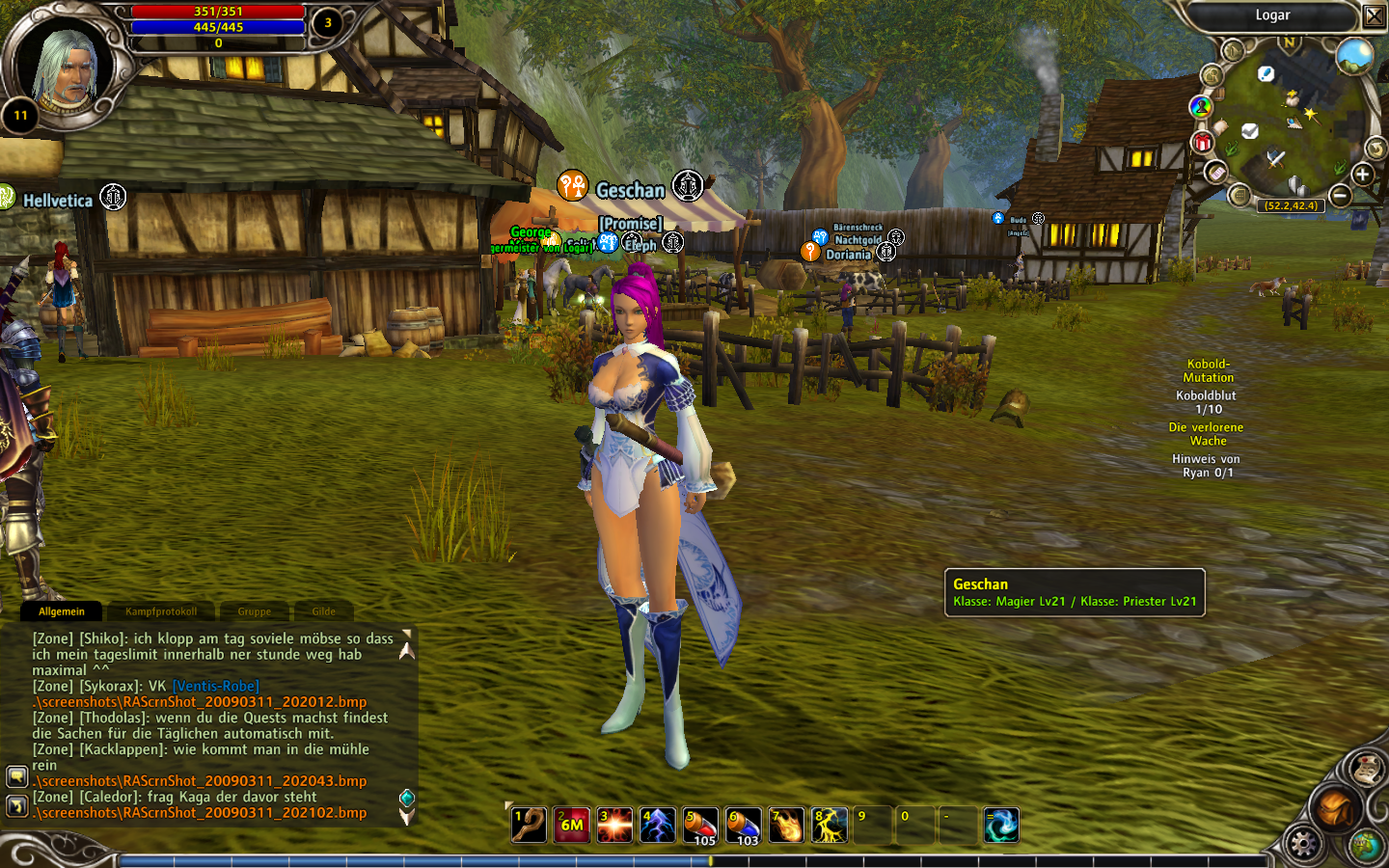
Task: Use the wooden staff attack in slot 1
Action: [529, 826]
